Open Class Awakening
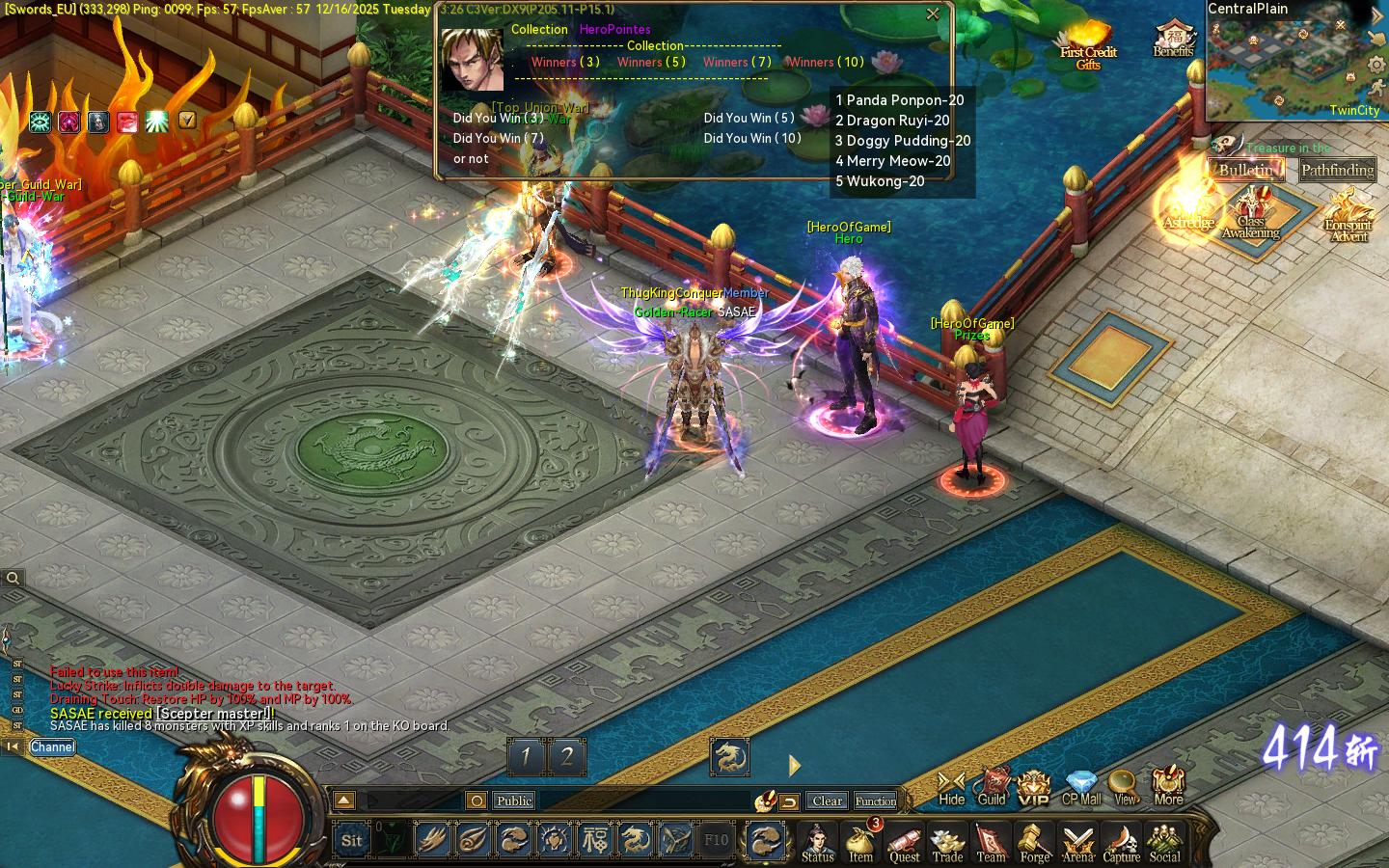Screen dimensions: 1389x868 [x=1251, y=214]
